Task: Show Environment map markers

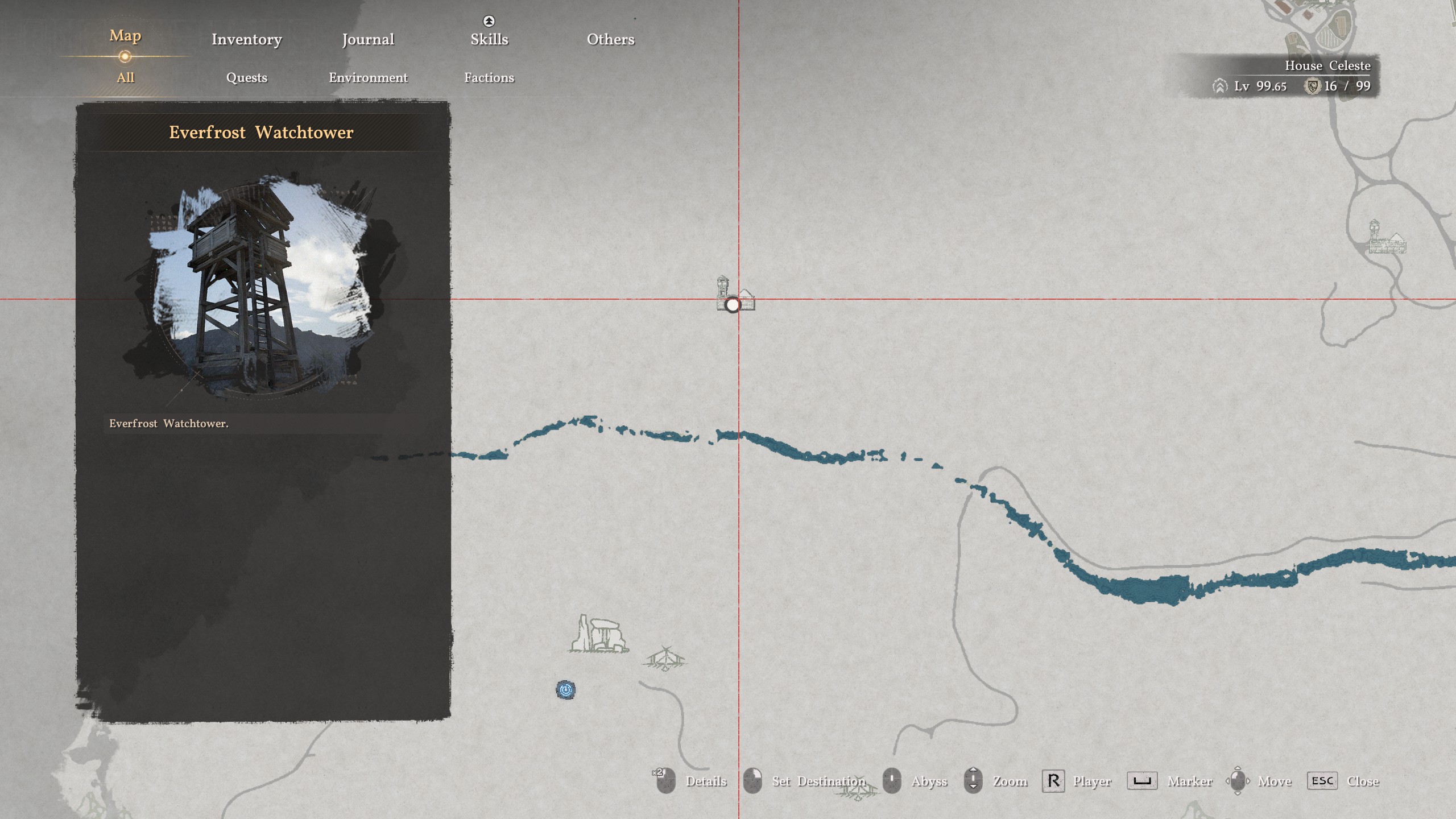Action: point(368,77)
